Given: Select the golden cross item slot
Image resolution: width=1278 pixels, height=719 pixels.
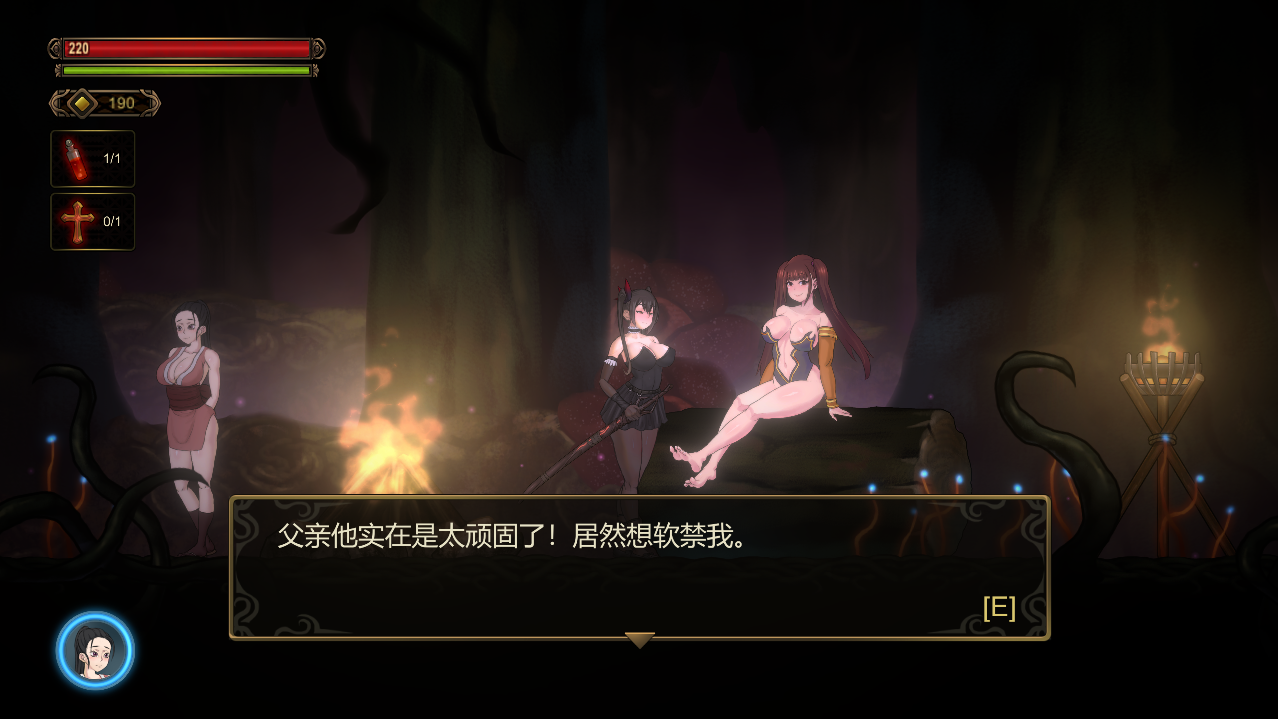Looking at the screenshot, I should tap(92, 222).
